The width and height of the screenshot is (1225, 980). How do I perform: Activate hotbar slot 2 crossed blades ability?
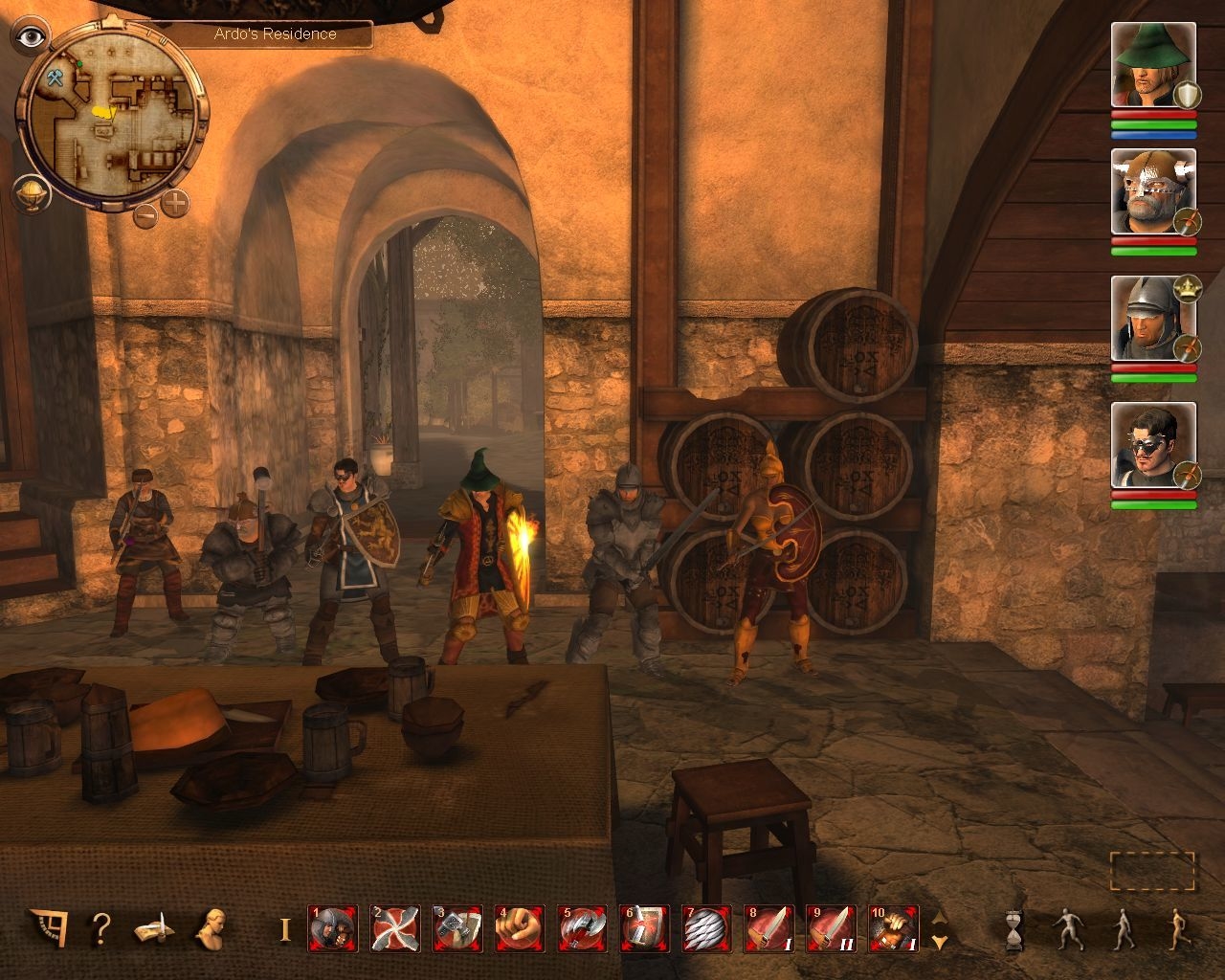click(394, 928)
